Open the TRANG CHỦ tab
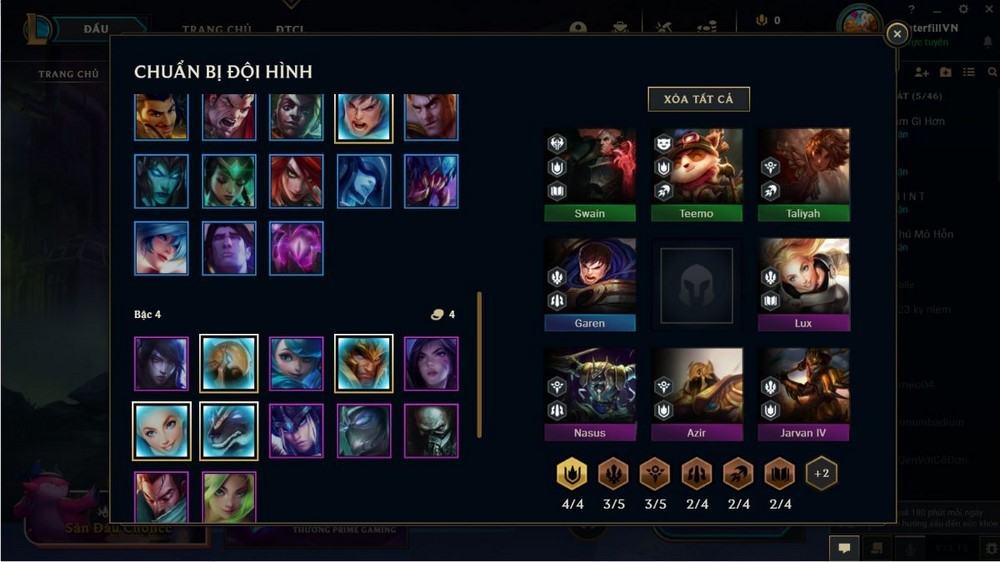 click(x=68, y=74)
